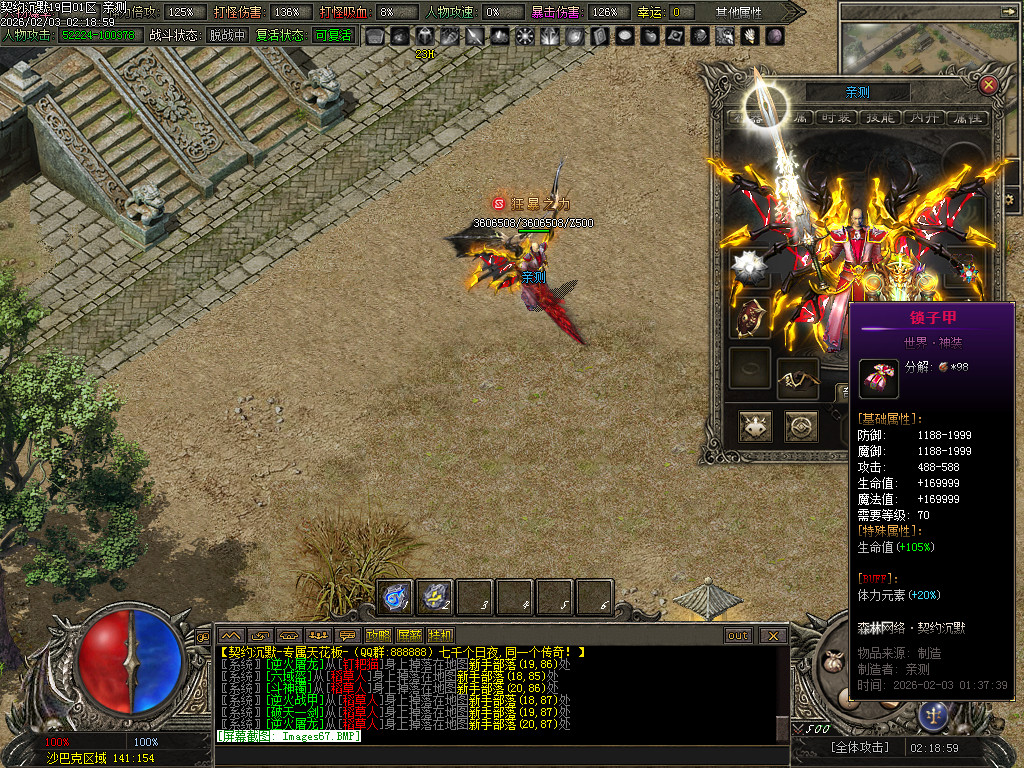Select the shield equipment slot
1024x768 pixels.
pyautogui.click(x=750, y=318)
